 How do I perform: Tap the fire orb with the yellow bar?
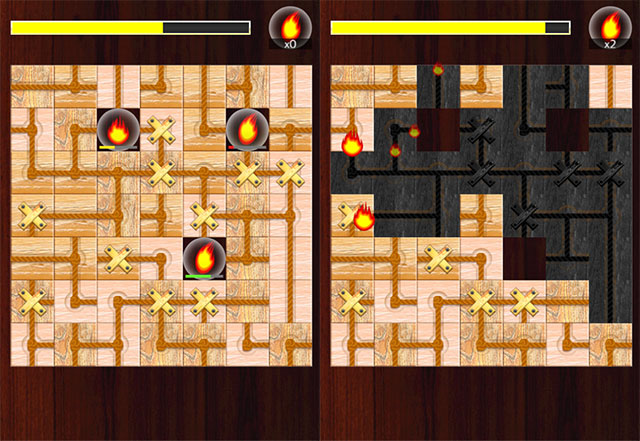click(x=118, y=128)
